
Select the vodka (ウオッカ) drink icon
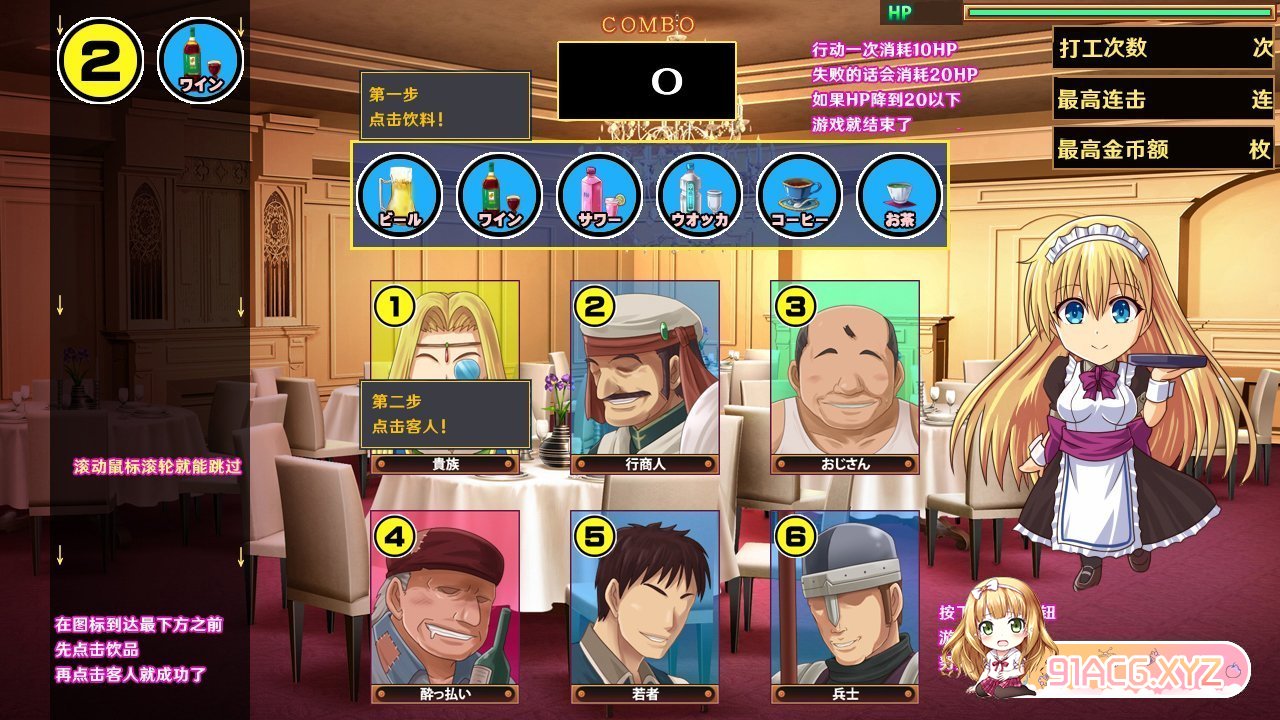pos(700,195)
